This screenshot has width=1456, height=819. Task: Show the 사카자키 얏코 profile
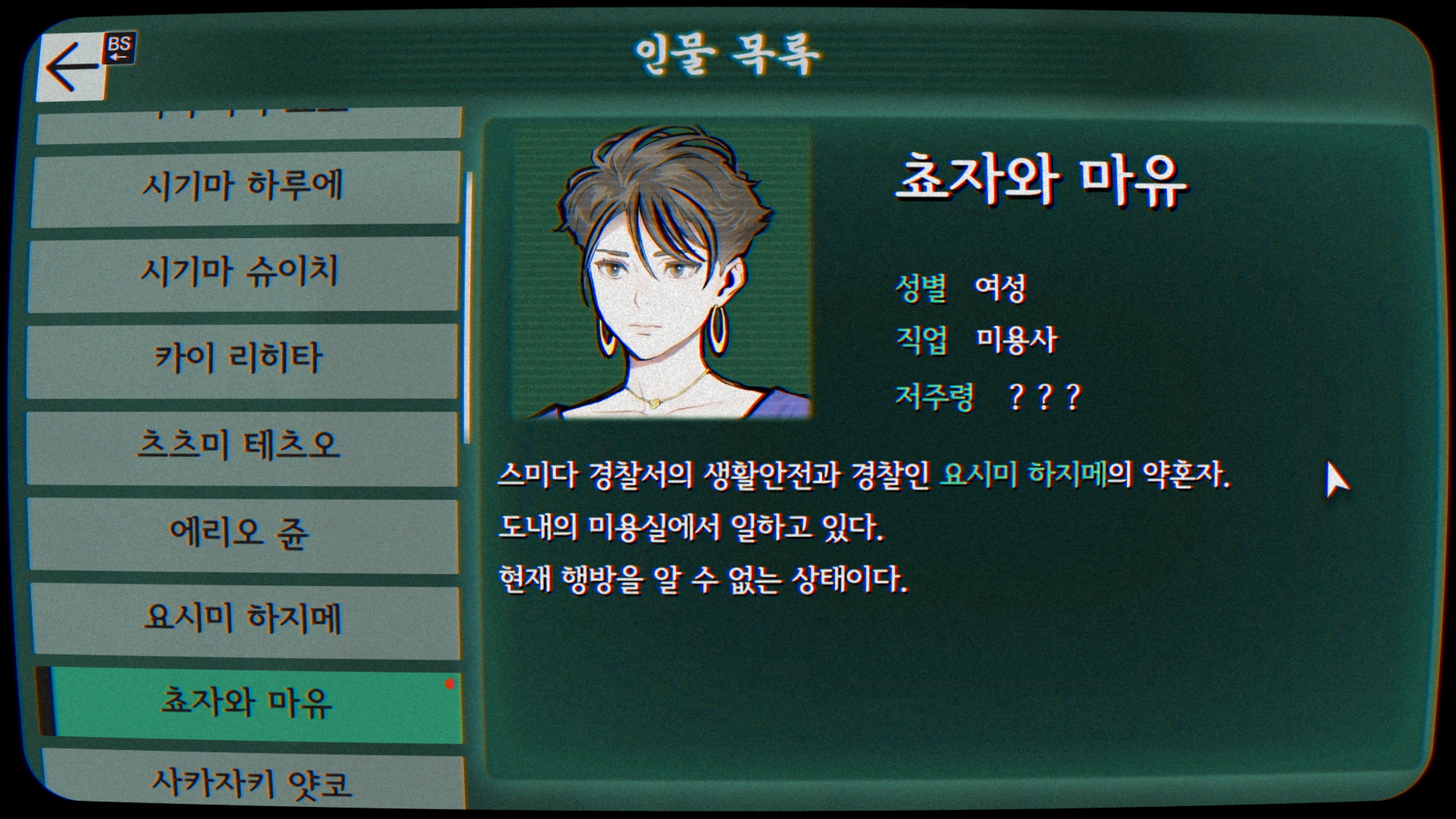(253, 782)
